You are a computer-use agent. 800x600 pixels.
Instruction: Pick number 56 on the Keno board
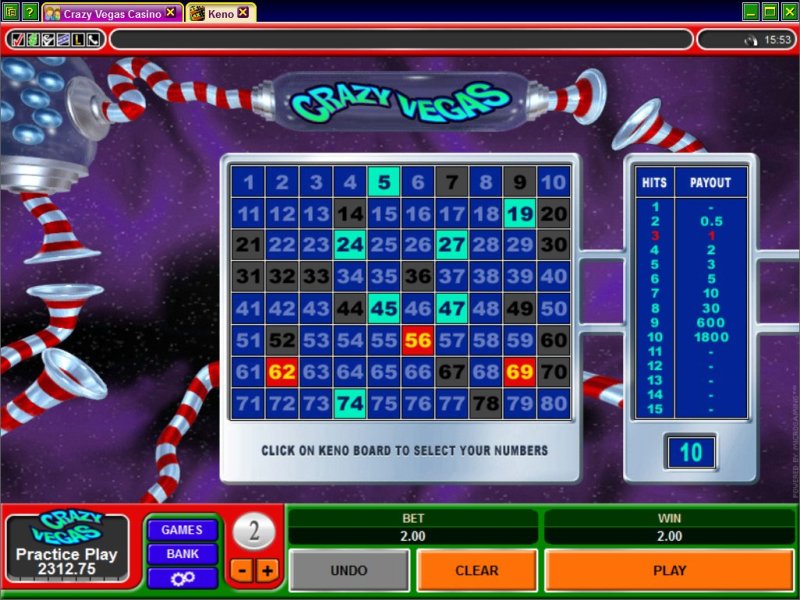(418, 340)
